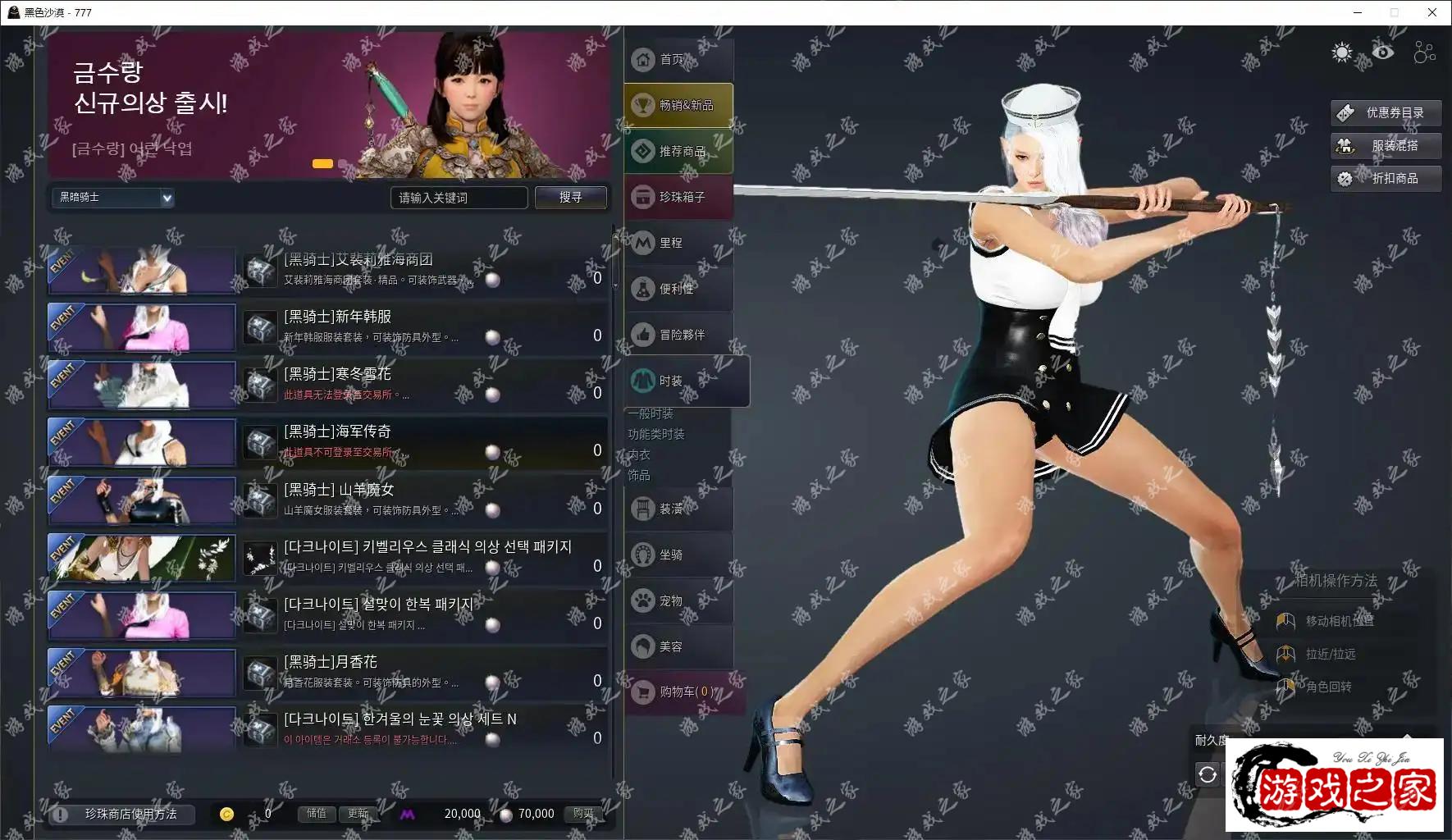Close the game window

[x=1432, y=12]
